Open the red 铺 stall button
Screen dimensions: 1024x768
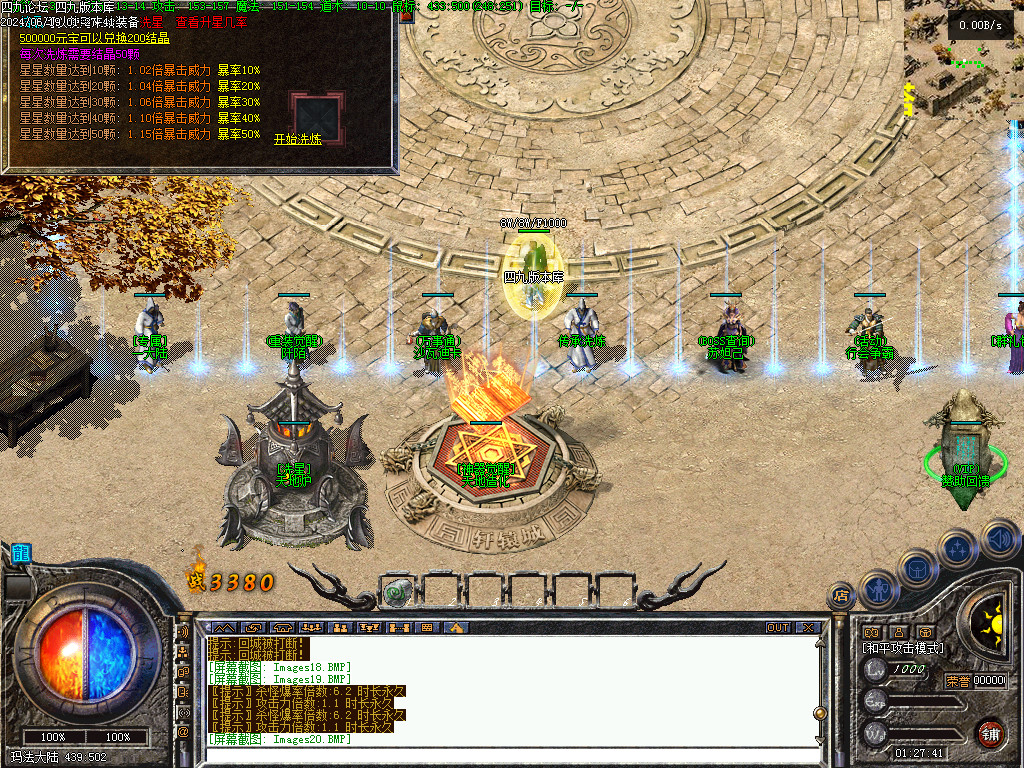(990, 732)
